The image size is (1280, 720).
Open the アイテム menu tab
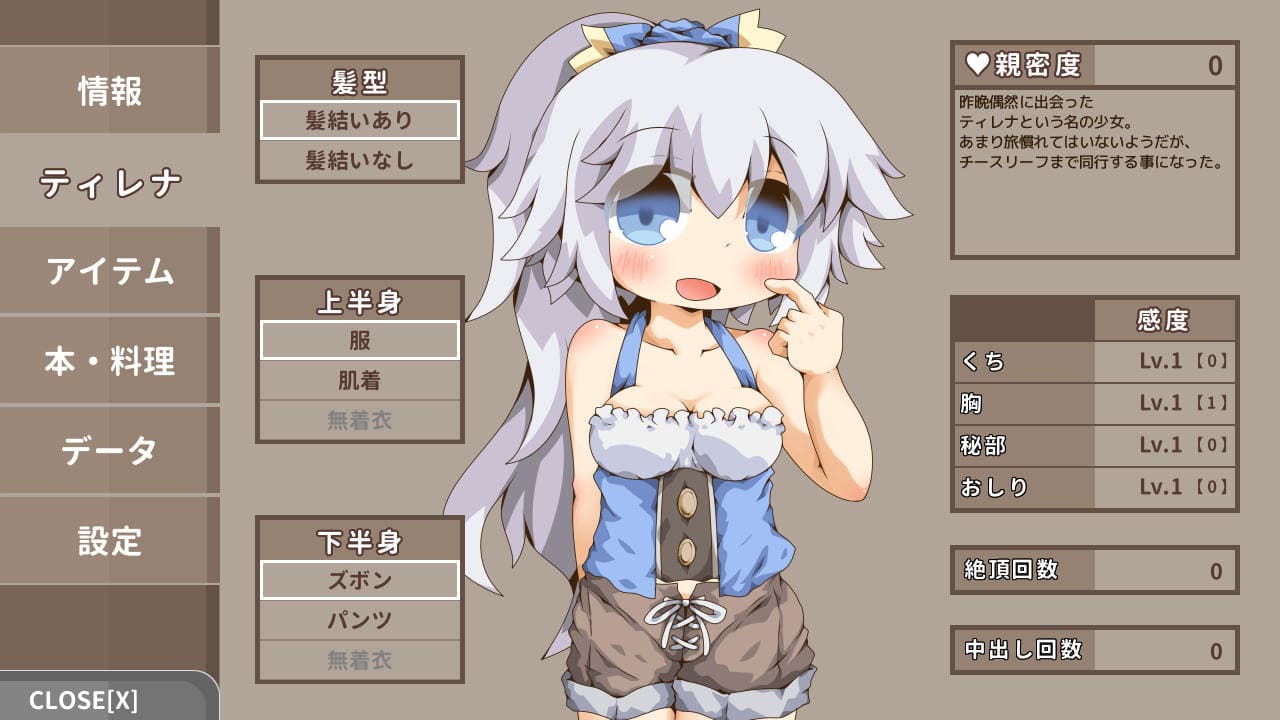click(x=110, y=271)
